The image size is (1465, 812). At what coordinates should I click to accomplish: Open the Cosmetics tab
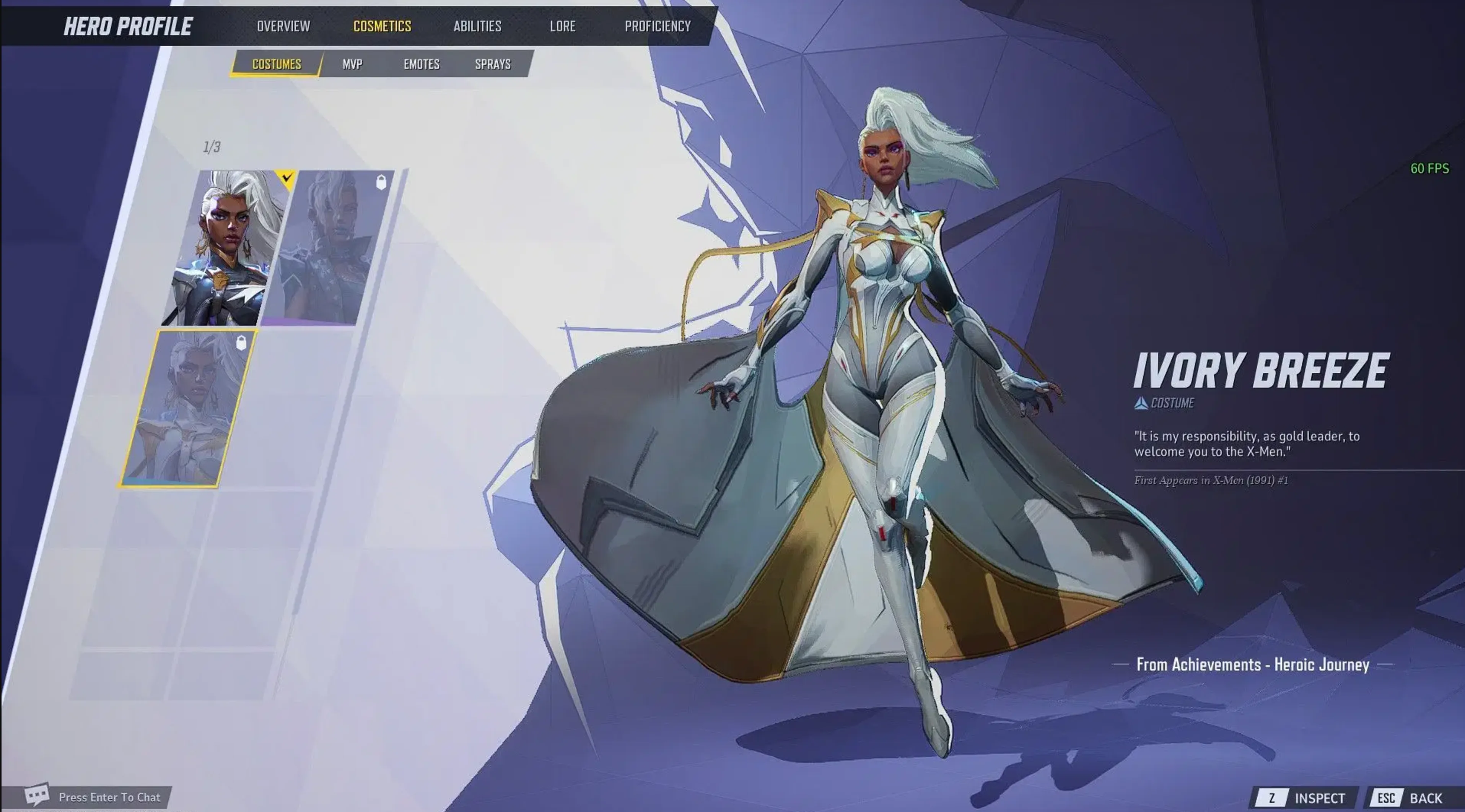point(382,26)
